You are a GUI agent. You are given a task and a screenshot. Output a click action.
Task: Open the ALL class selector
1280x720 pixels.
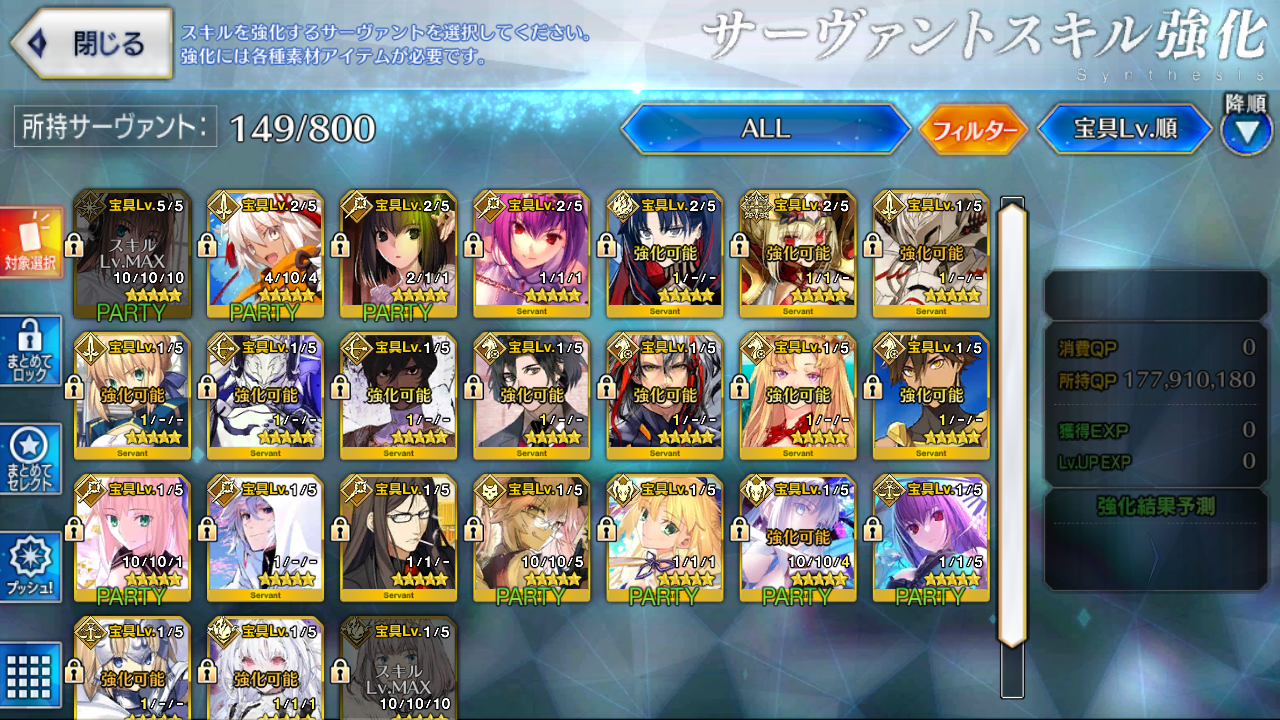[x=765, y=129]
